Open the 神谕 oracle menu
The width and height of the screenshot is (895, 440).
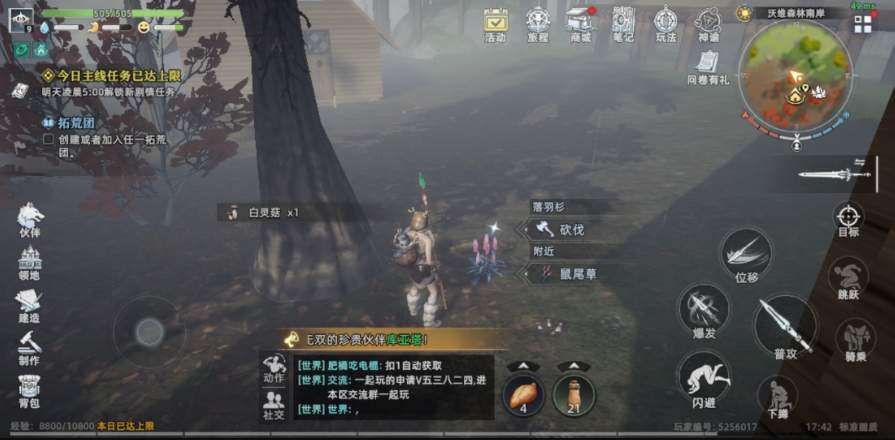tap(708, 23)
